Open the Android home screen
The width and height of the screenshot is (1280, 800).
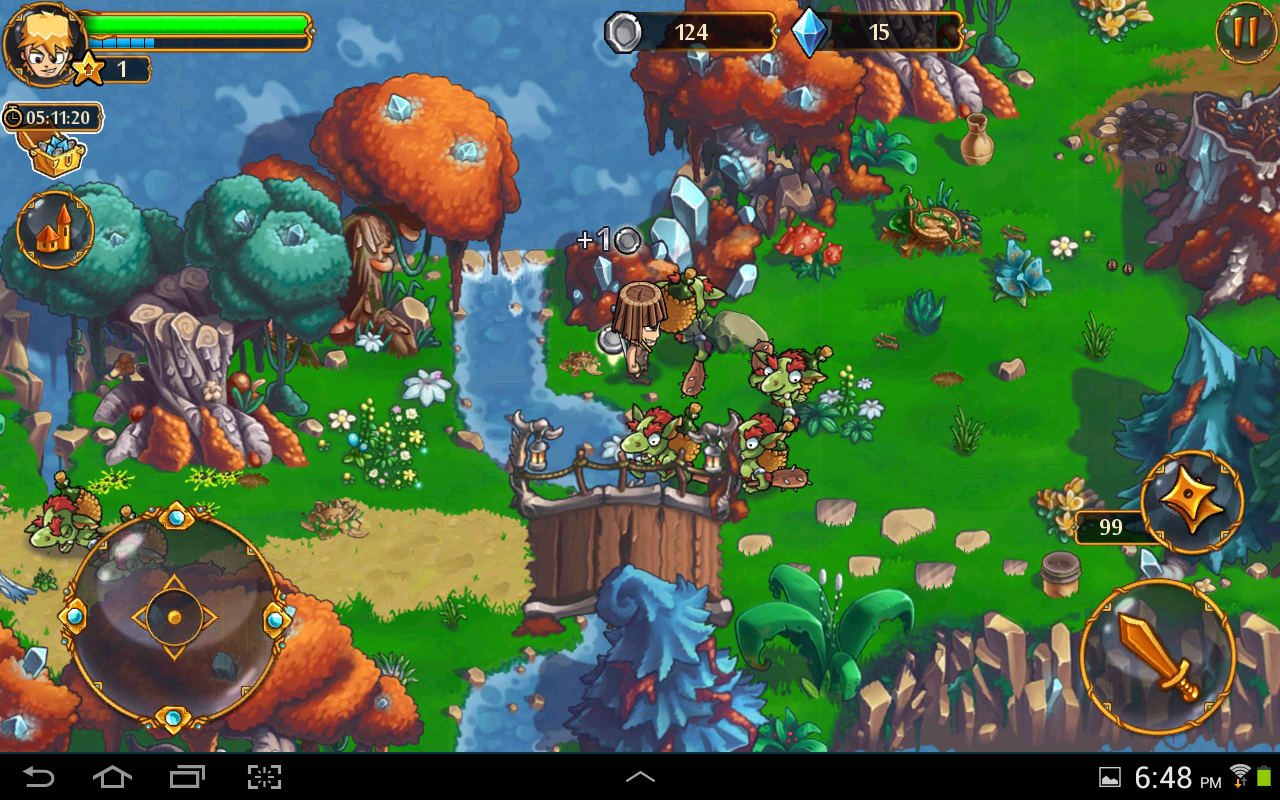pyautogui.click(x=112, y=777)
